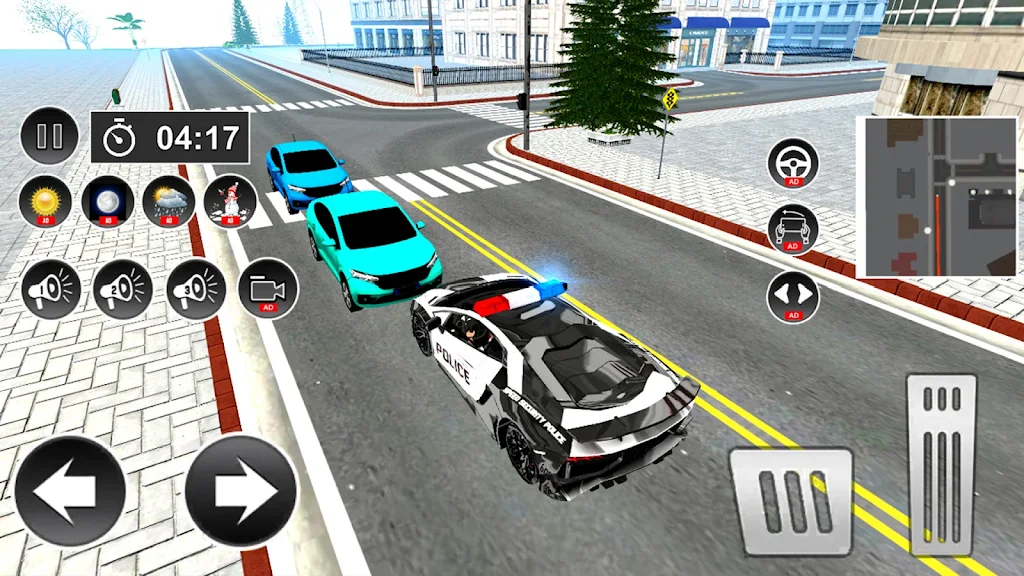Image resolution: width=1024 pixels, height=576 pixels.
Task: Change camera view with the camera icon
Action: coord(268,290)
